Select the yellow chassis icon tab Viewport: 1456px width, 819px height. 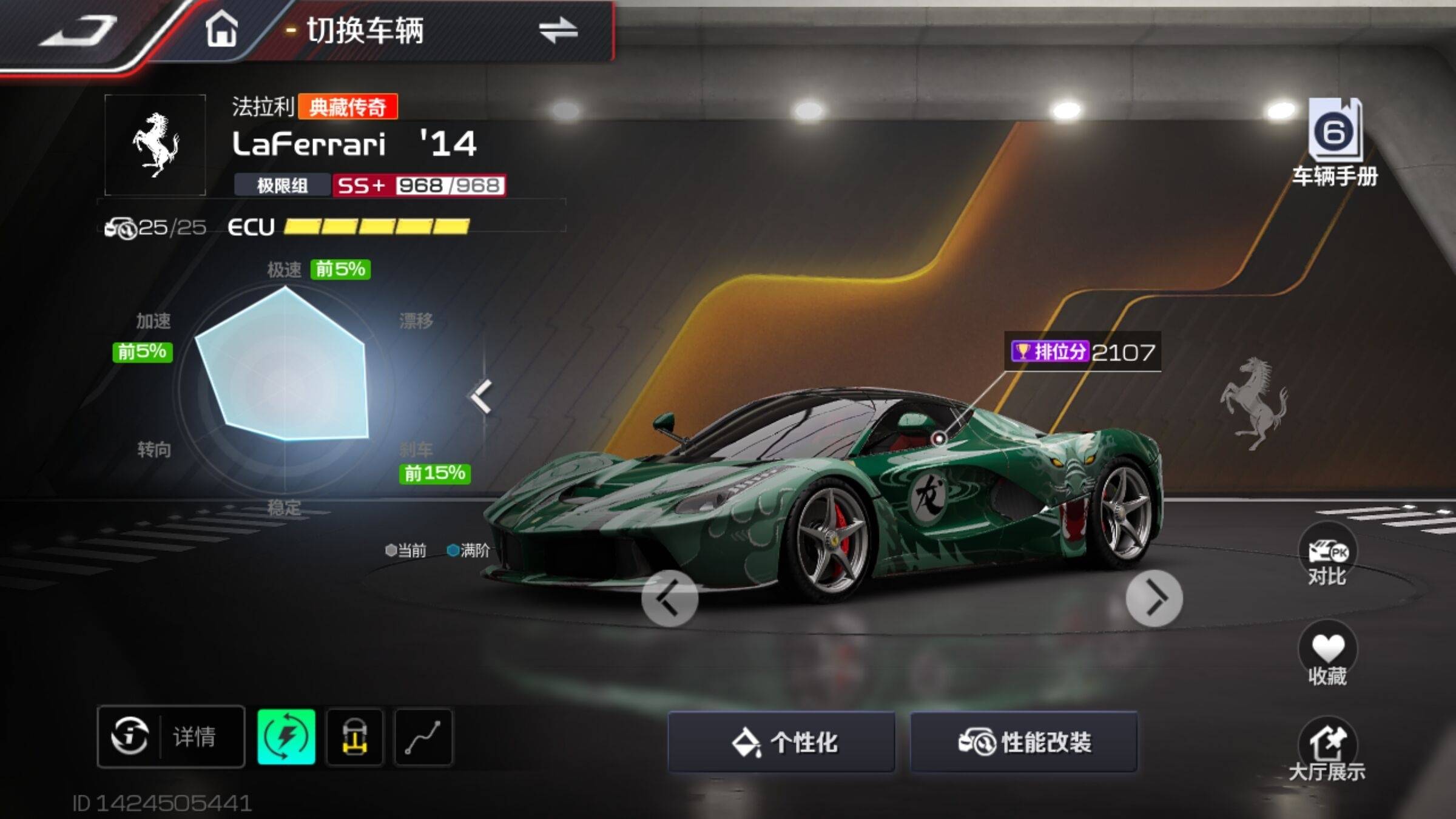tap(355, 736)
